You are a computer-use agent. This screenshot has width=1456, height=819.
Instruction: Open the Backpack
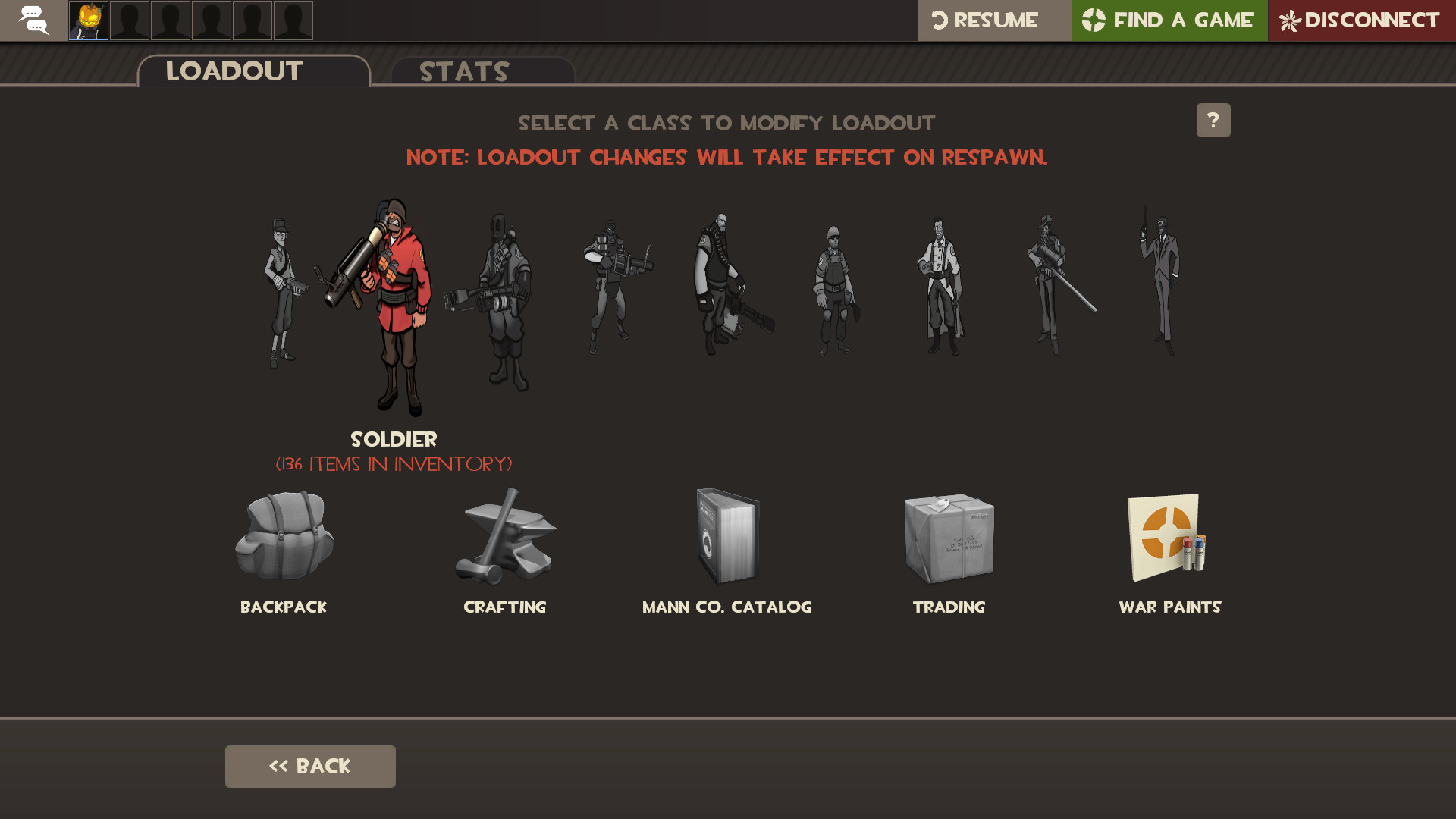coord(284,538)
